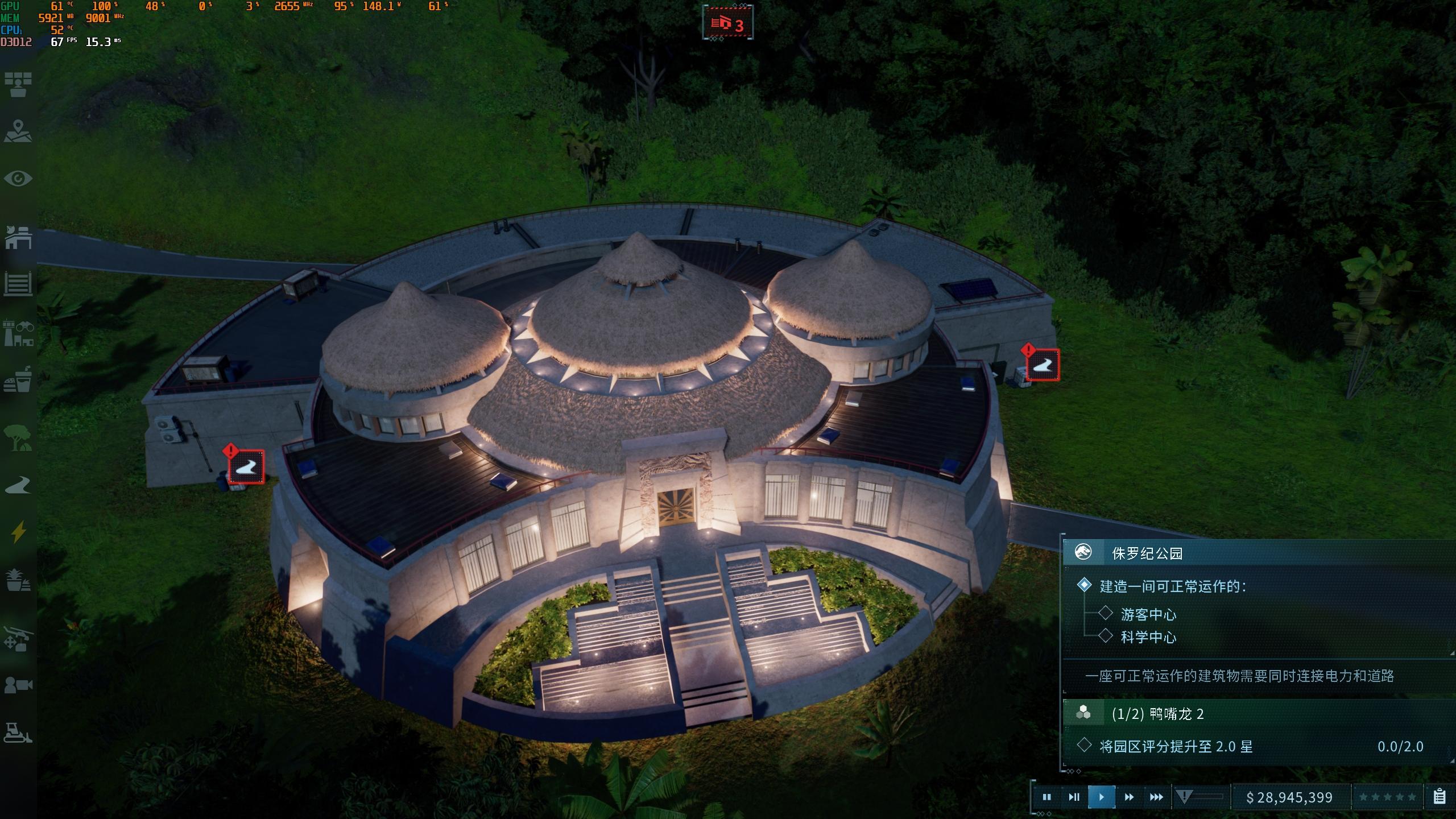The width and height of the screenshot is (1456, 819).
Task: Switch to double fast-forward speed
Action: (1129, 797)
